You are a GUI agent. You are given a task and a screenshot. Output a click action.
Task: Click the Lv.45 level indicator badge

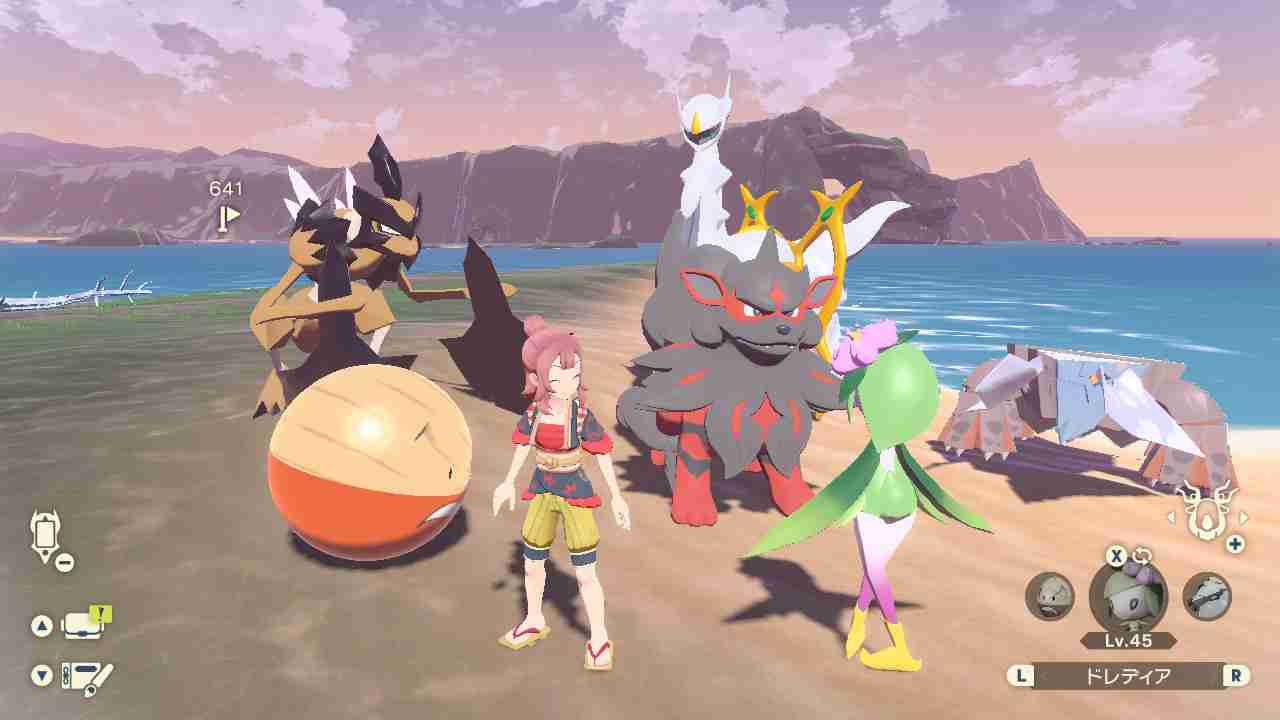pyautogui.click(x=1128, y=640)
